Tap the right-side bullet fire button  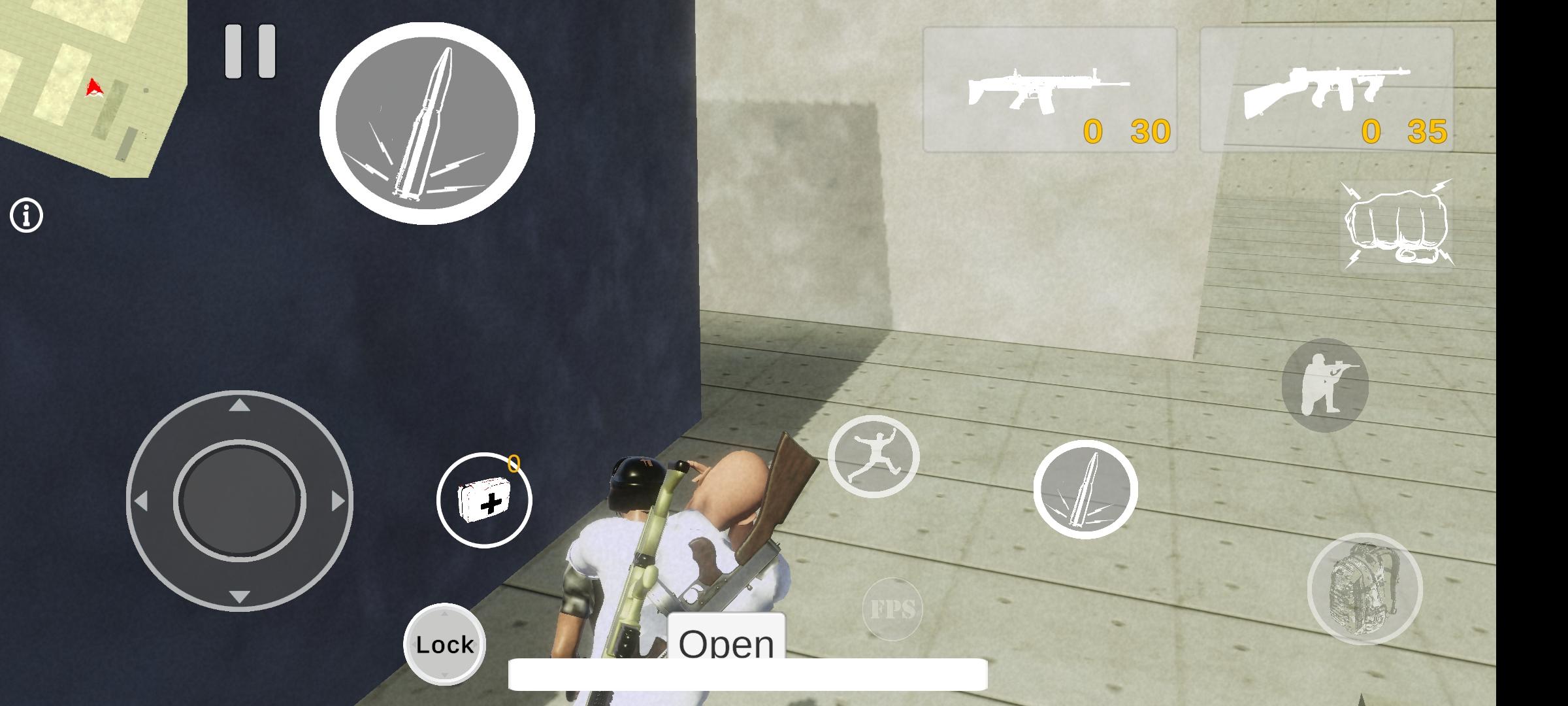(1086, 489)
